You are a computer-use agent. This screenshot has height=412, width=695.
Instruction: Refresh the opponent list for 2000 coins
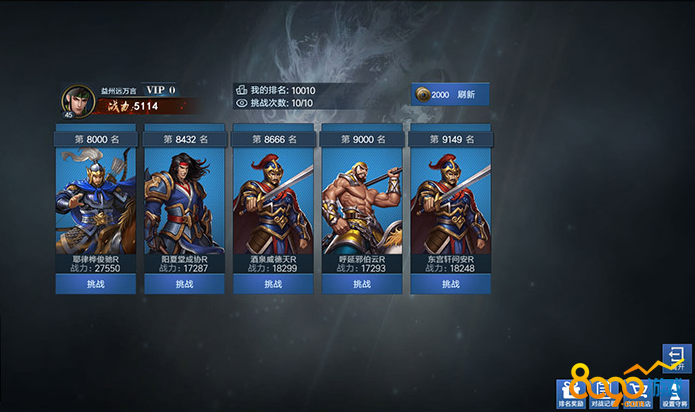[449, 94]
